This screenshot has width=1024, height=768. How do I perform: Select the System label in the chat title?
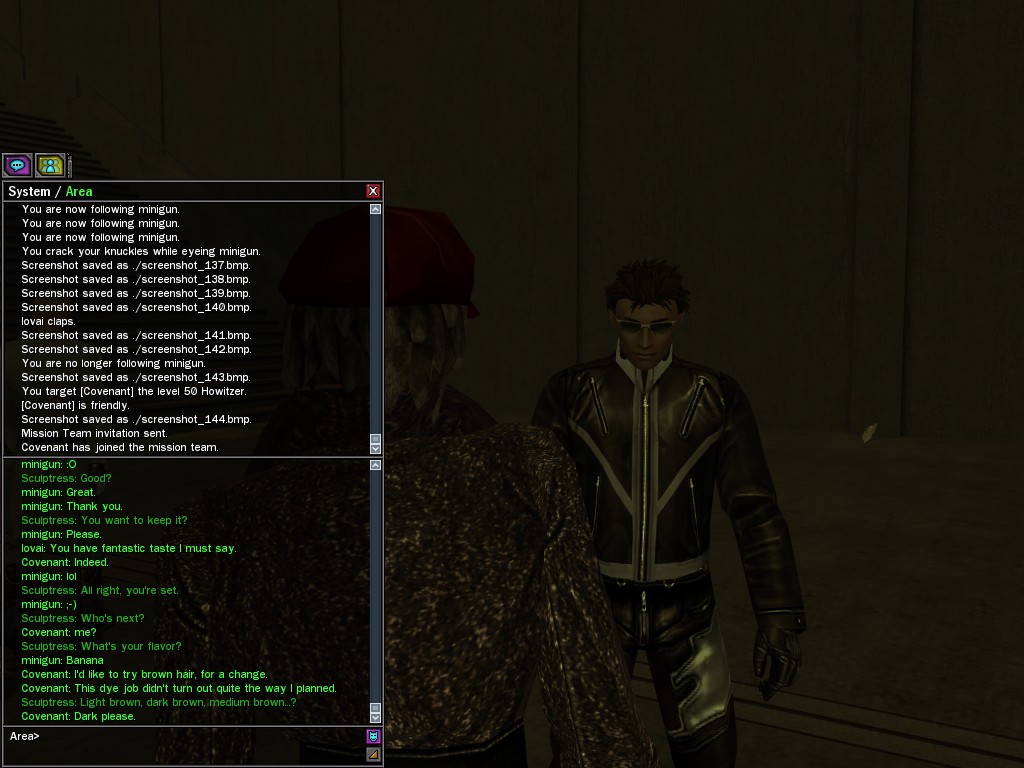pyautogui.click(x=29, y=191)
